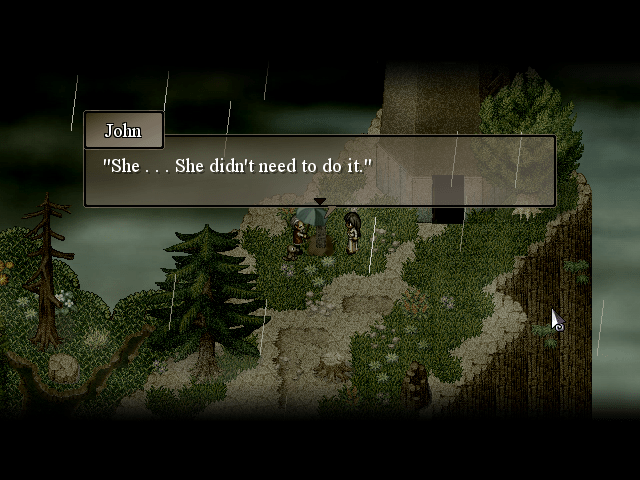The image size is (640, 480).
Task: Advance John's dialogue text box
Action: point(319,170)
